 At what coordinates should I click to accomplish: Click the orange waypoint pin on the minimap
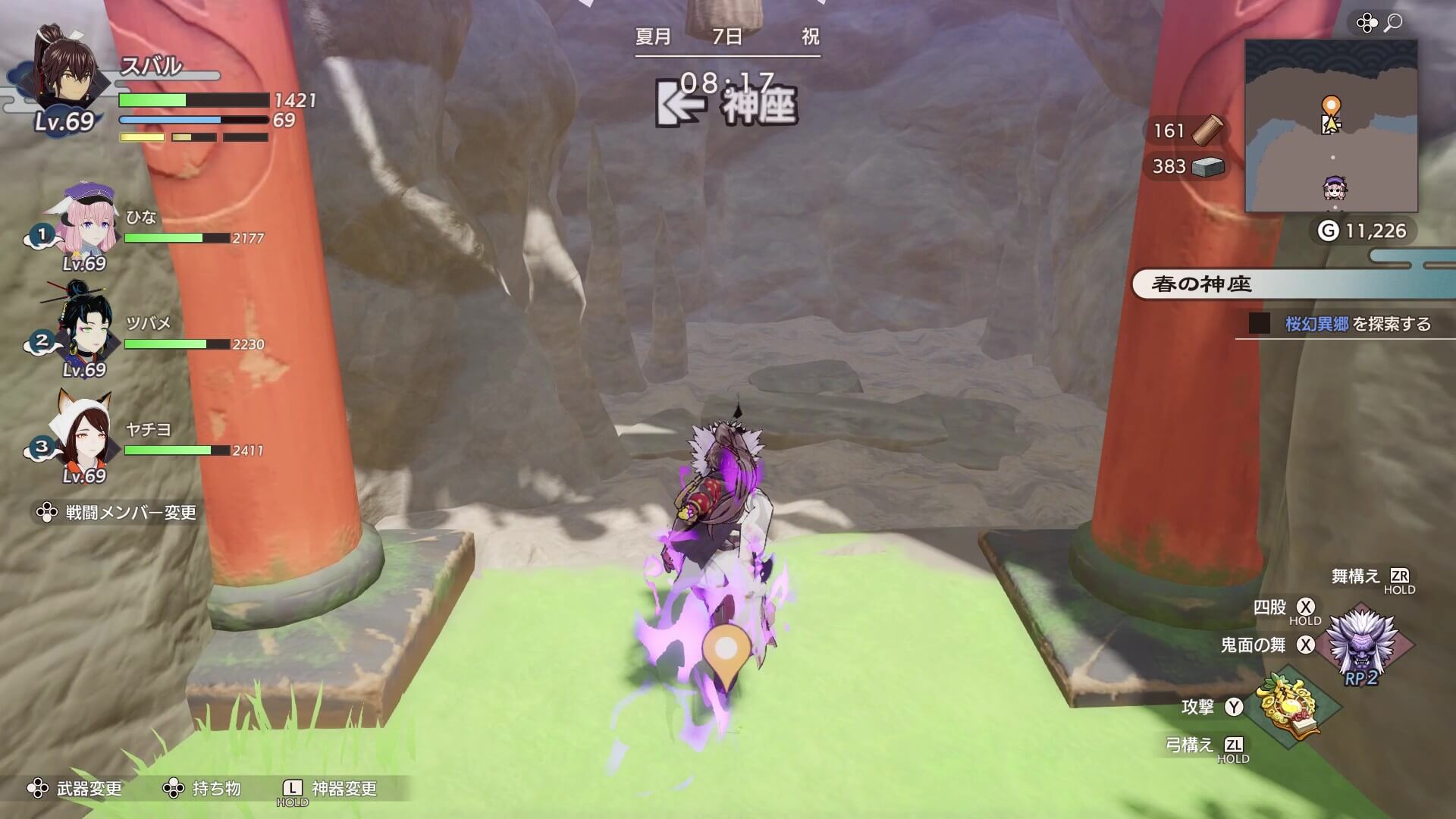(x=1331, y=105)
